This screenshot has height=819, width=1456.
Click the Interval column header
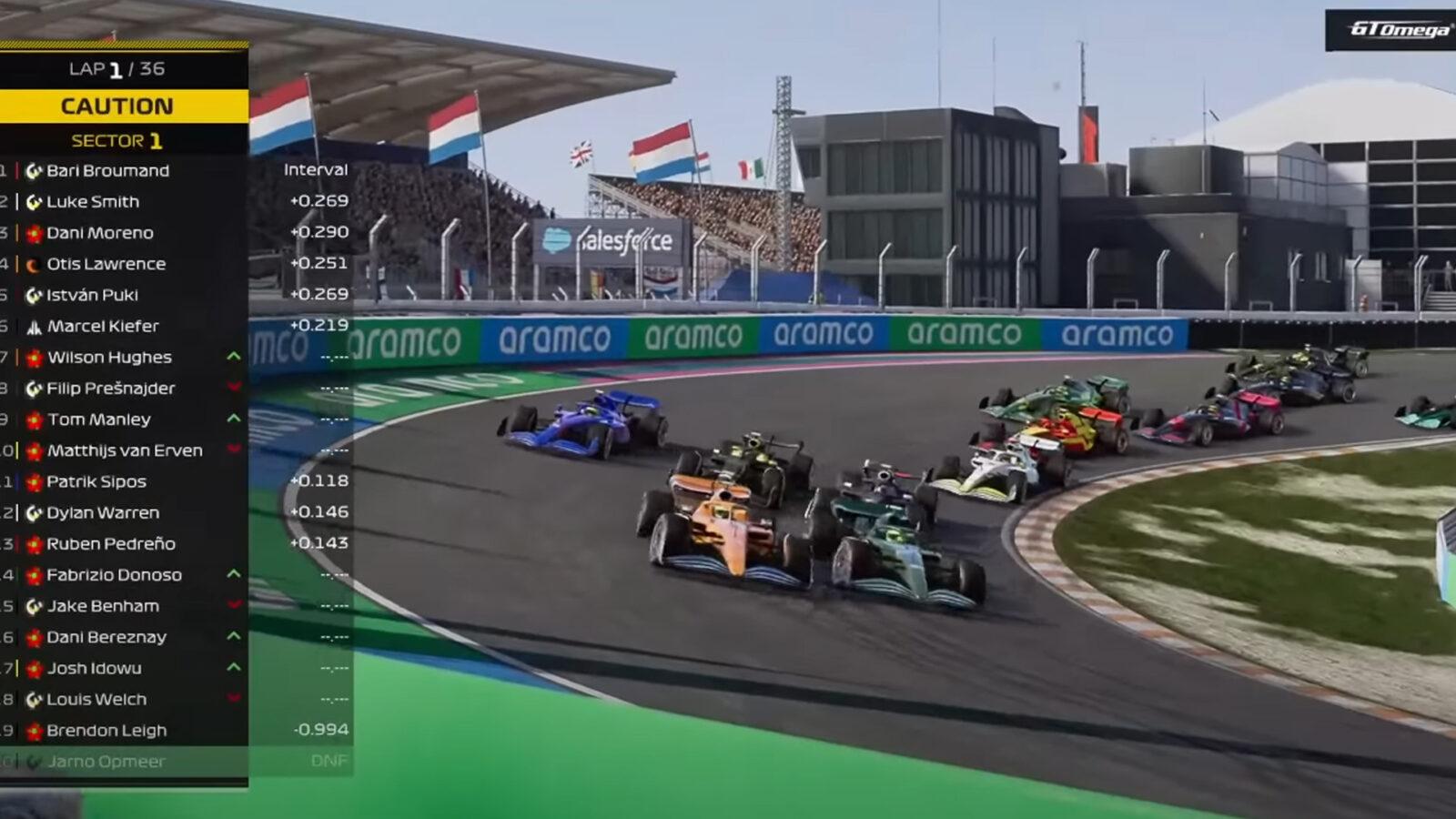pyautogui.click(x=314, y=170)
